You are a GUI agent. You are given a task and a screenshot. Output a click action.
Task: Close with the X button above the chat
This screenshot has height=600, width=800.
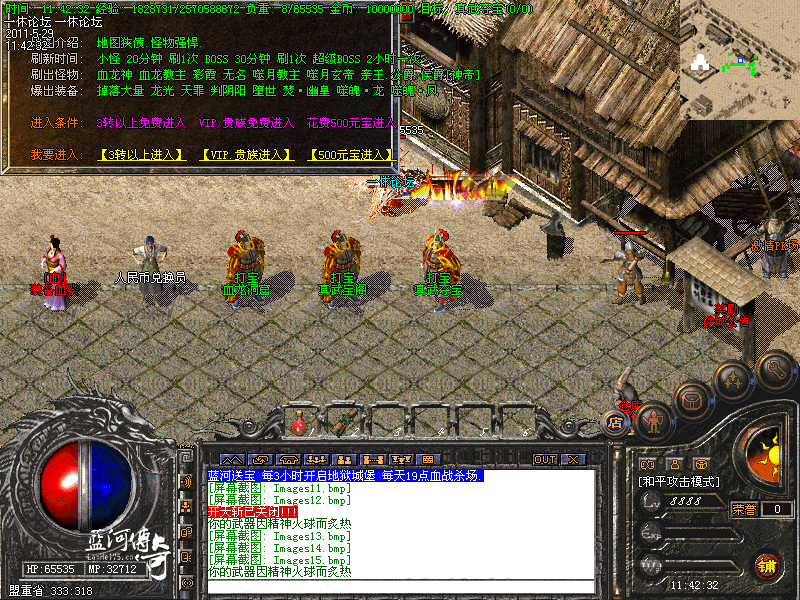pos(572,459)
